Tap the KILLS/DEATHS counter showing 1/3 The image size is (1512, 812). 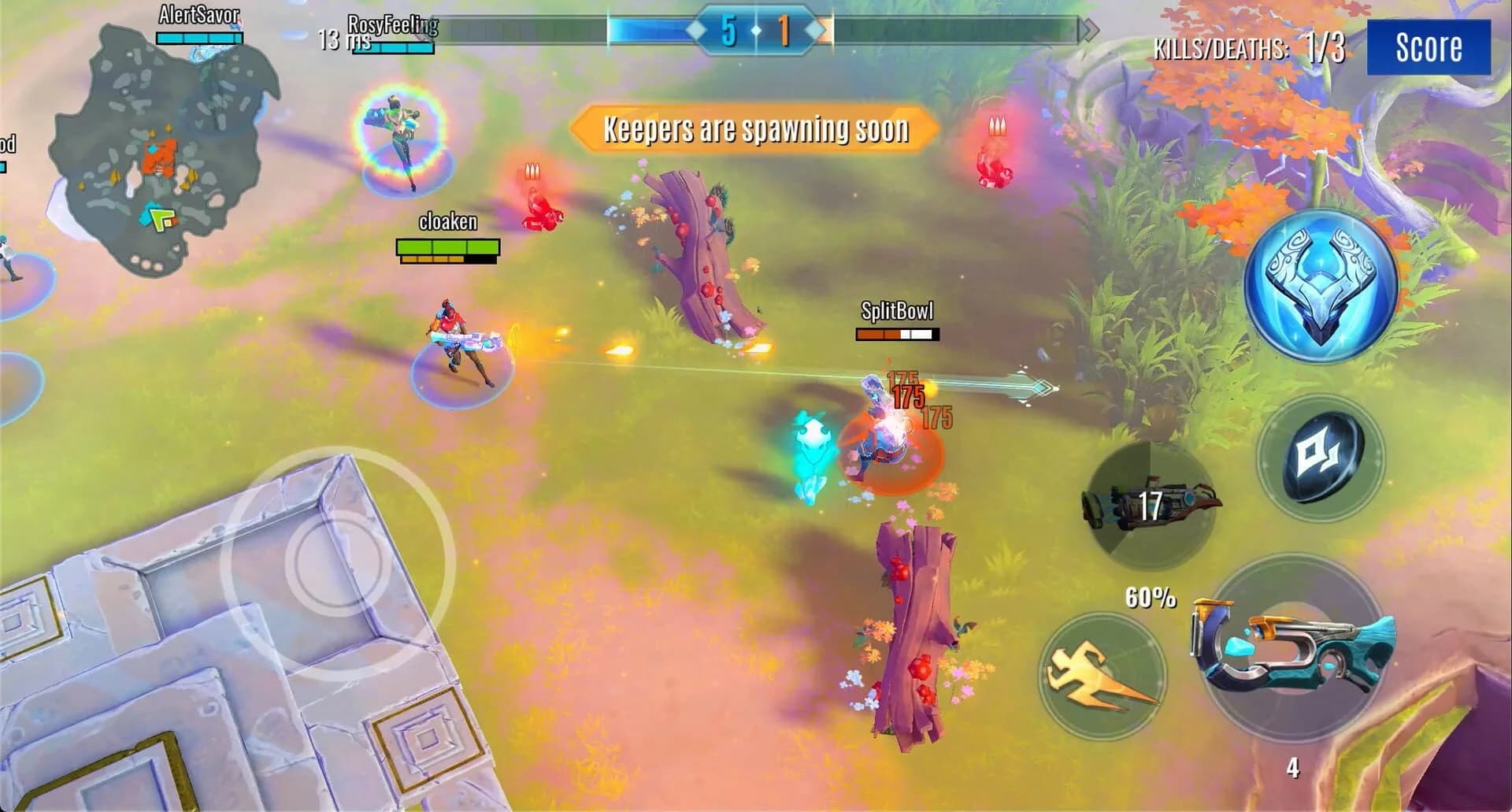tap(1249, 46)
